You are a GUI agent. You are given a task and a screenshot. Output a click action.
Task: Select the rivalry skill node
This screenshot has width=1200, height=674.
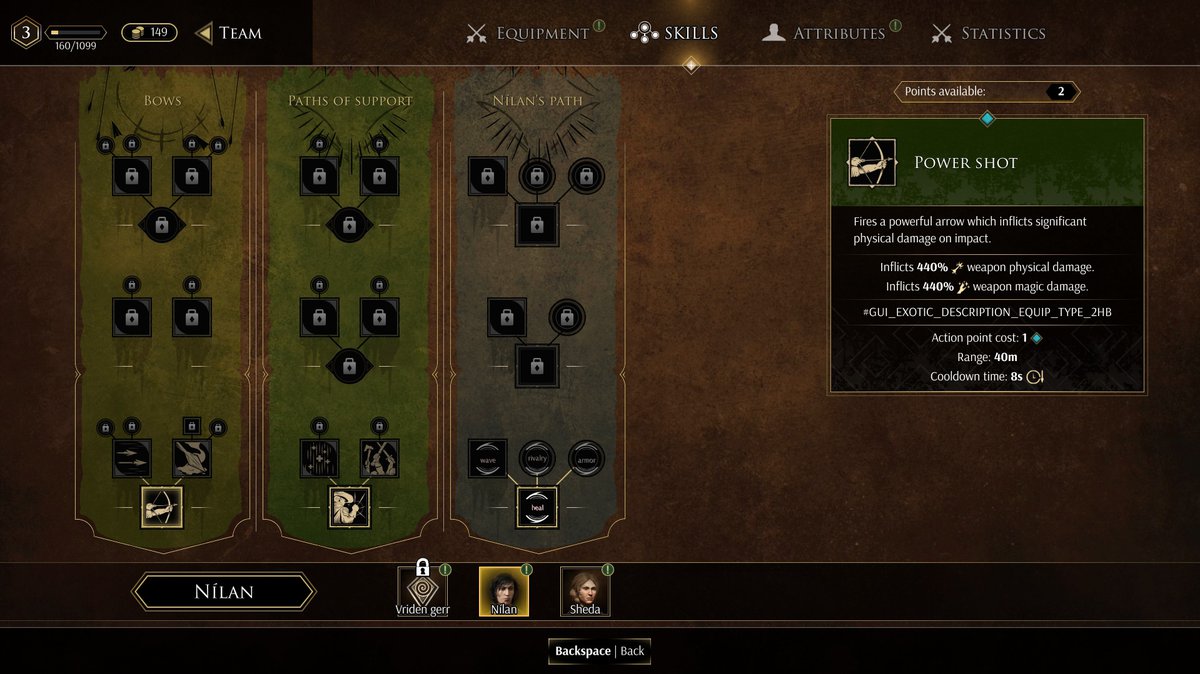point(537,458)
